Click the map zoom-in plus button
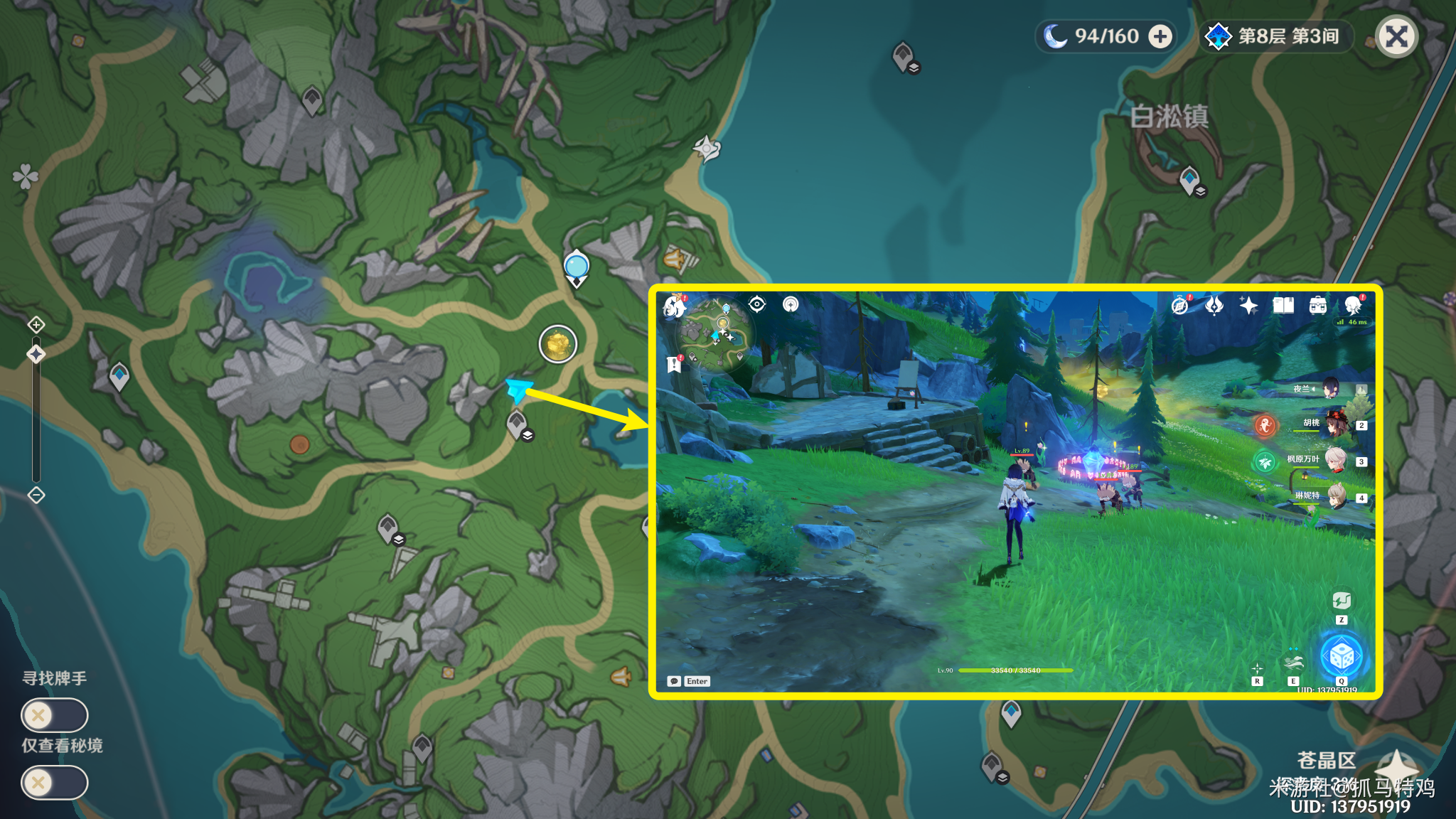 pos(36,325)
